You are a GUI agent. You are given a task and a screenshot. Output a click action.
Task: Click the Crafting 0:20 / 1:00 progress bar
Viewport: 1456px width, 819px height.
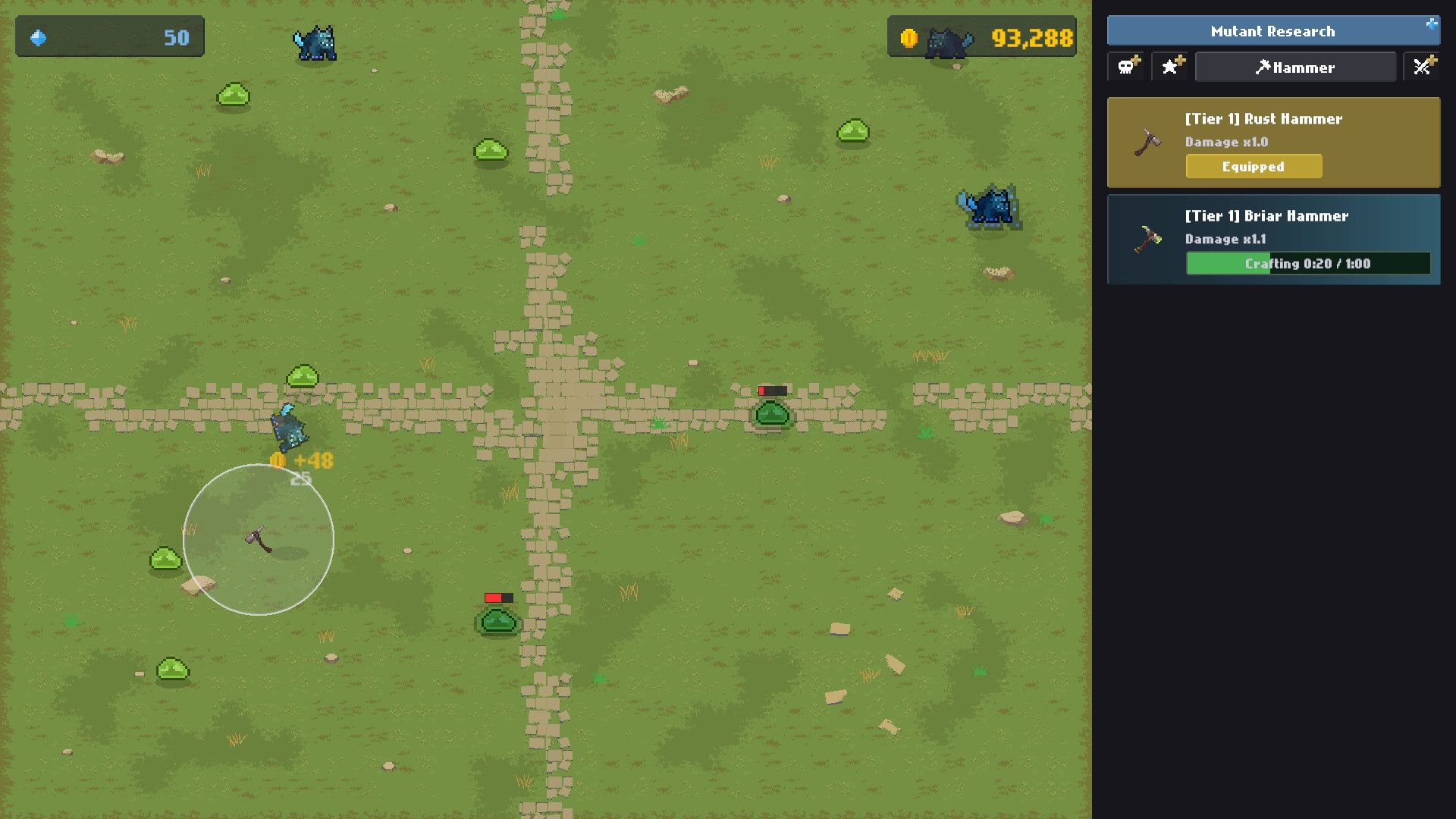click(x=1307, y=264)
